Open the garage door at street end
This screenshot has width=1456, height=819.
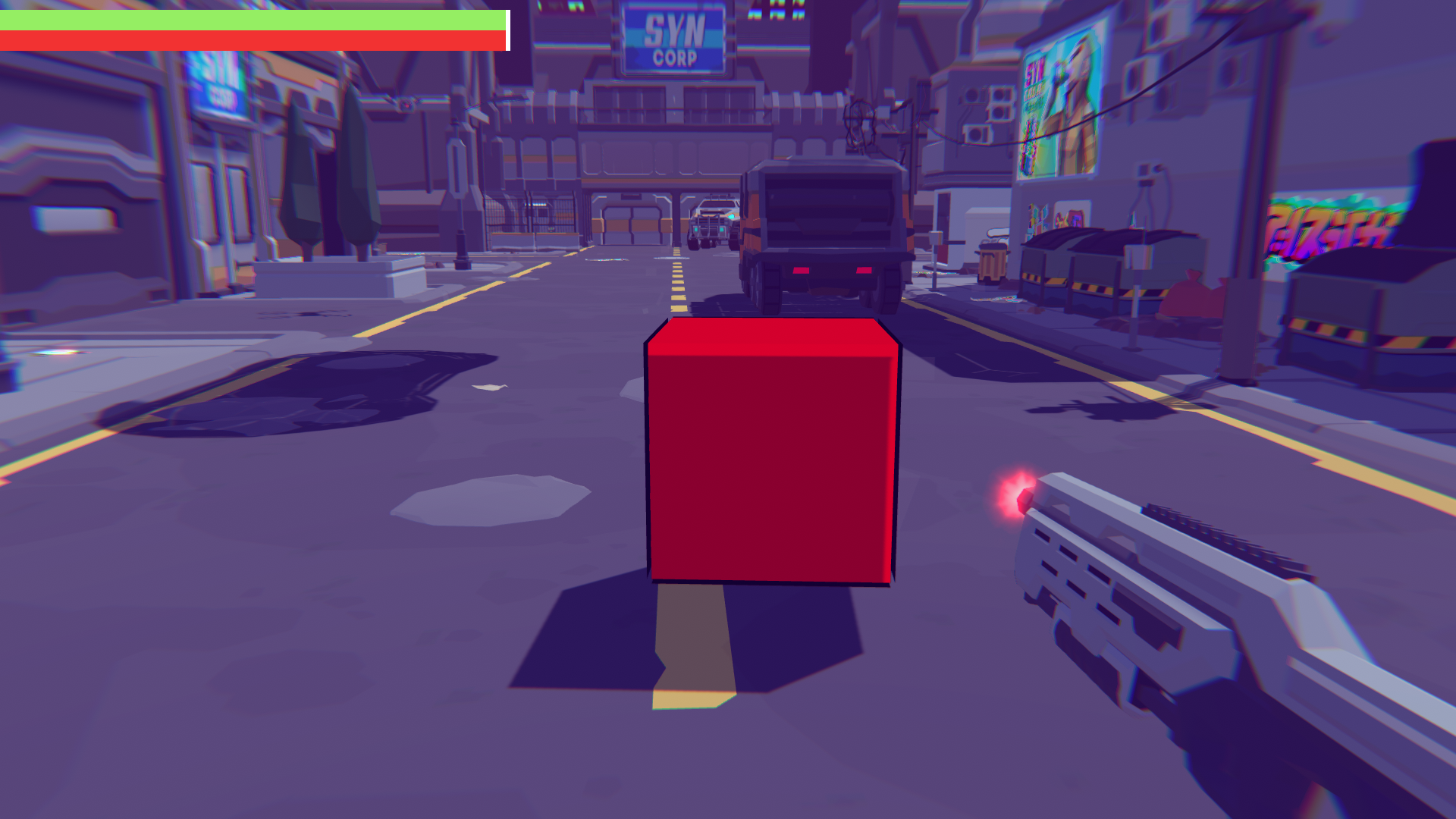tap(629, 224)
